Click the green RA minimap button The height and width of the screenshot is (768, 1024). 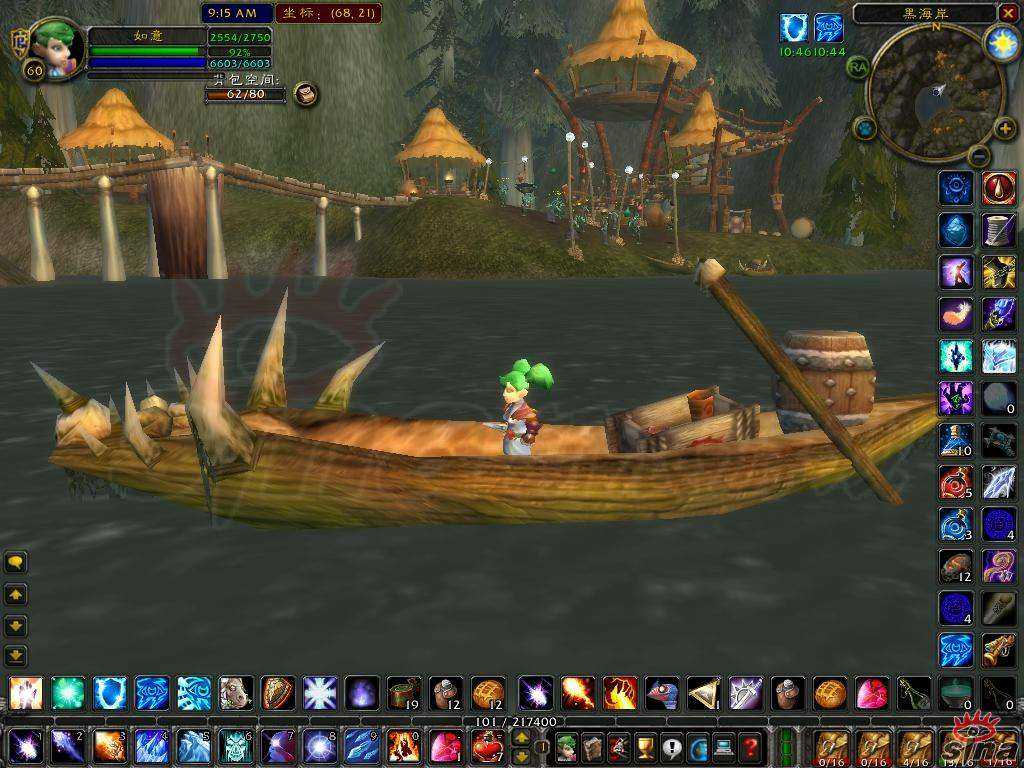[857, 67]
